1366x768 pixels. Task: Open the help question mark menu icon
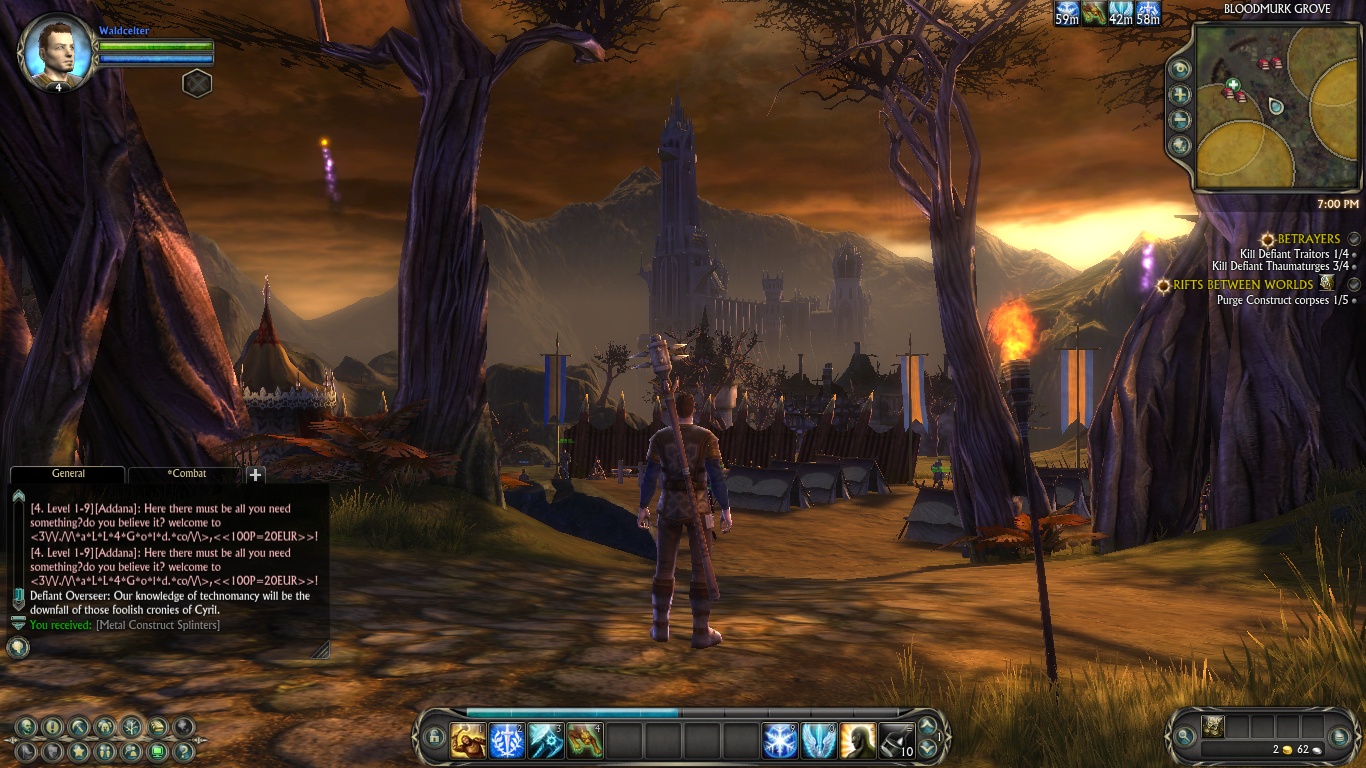coord(183,751)
